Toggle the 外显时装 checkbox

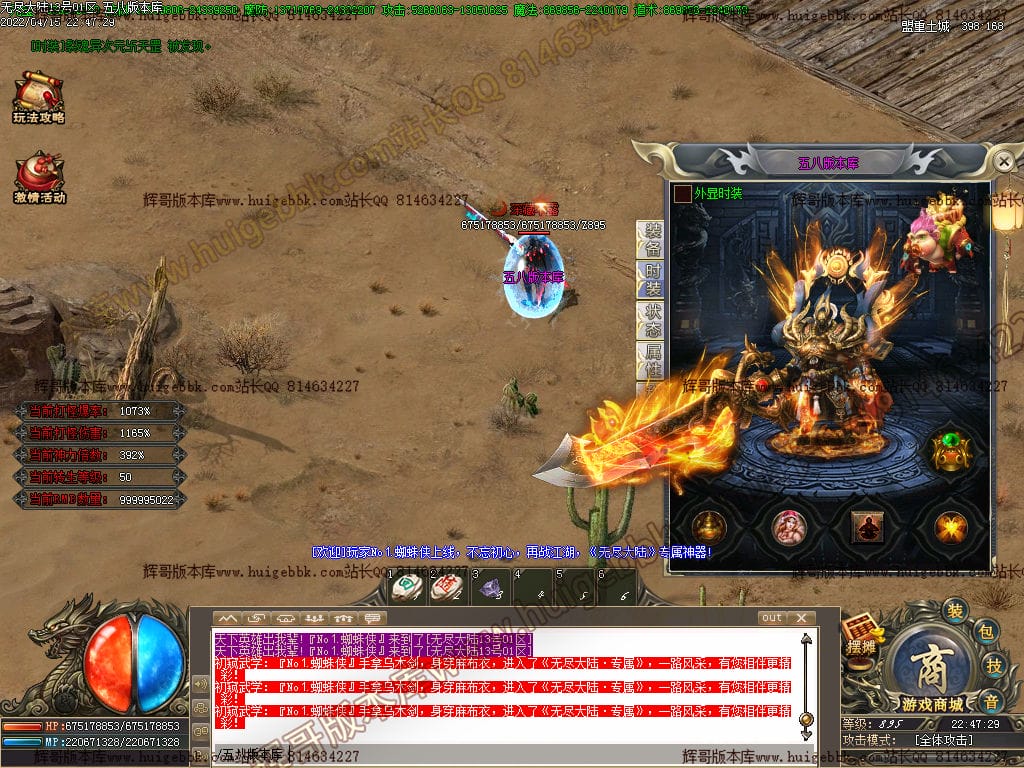pos(682,194)
